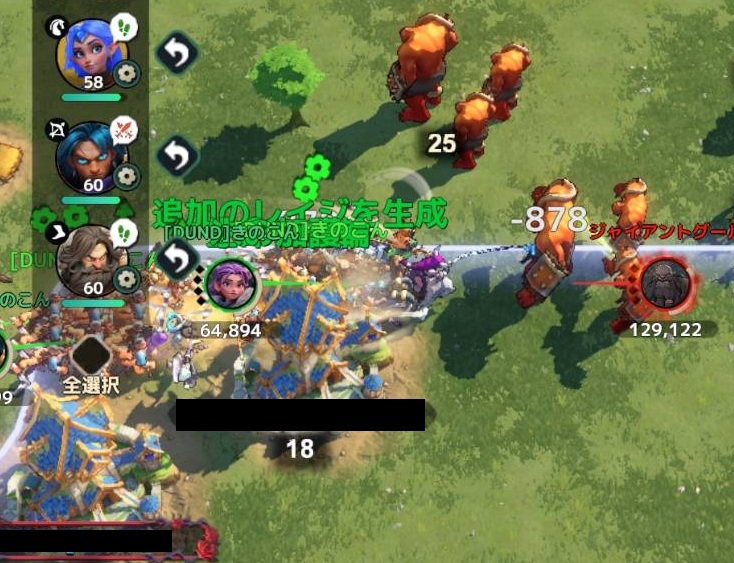Select the purple-haired hero unit marker
The width and height of the screenshot is (734, 563).
click(231, 285)
